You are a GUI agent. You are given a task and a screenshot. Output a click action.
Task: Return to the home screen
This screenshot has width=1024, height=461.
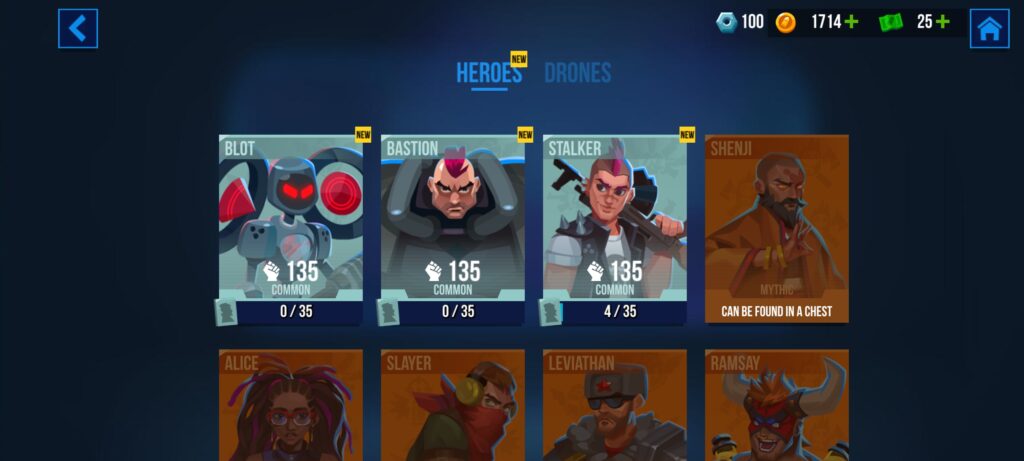(989, 28)
